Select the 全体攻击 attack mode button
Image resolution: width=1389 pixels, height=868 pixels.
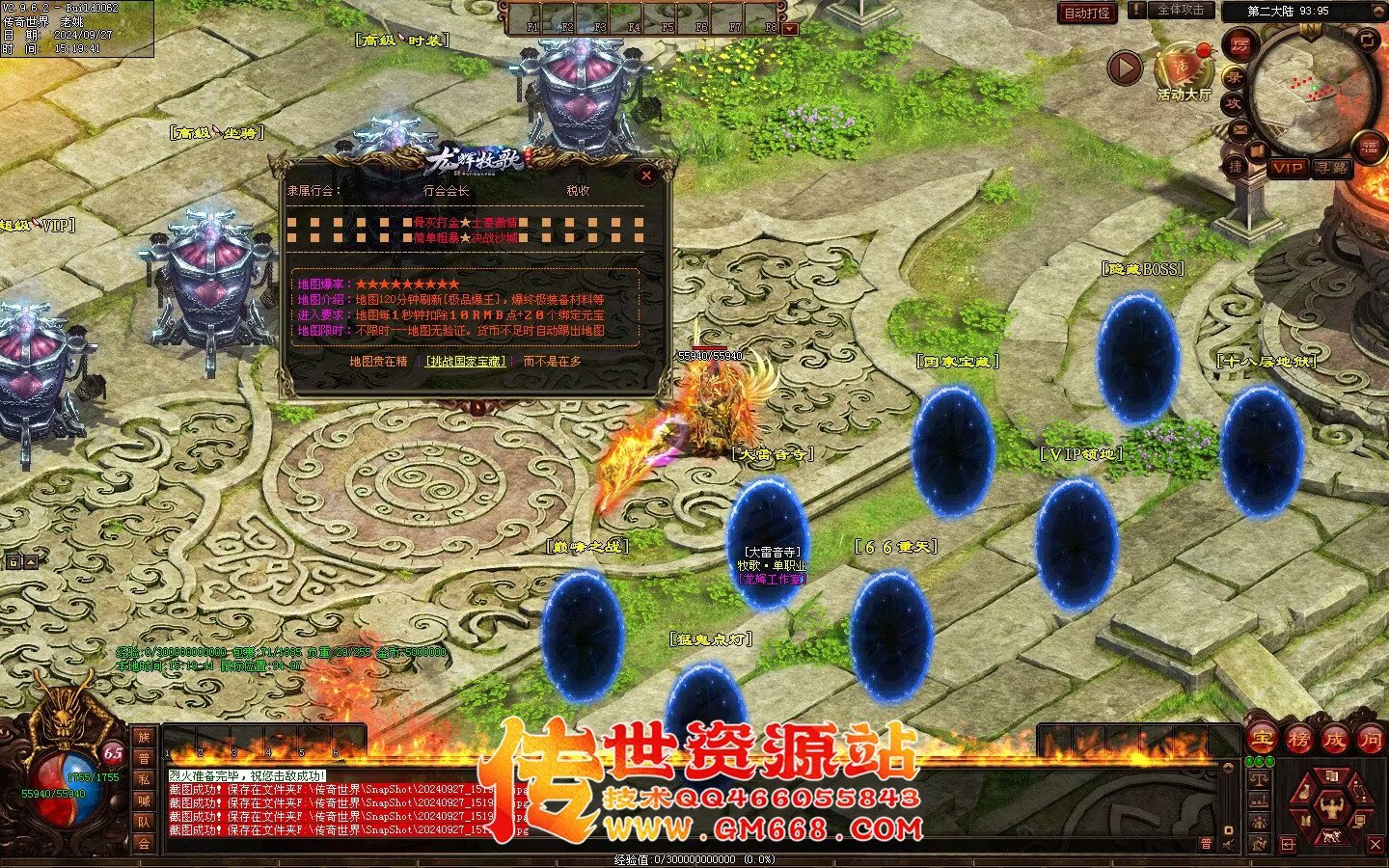tap(1180, 11)
